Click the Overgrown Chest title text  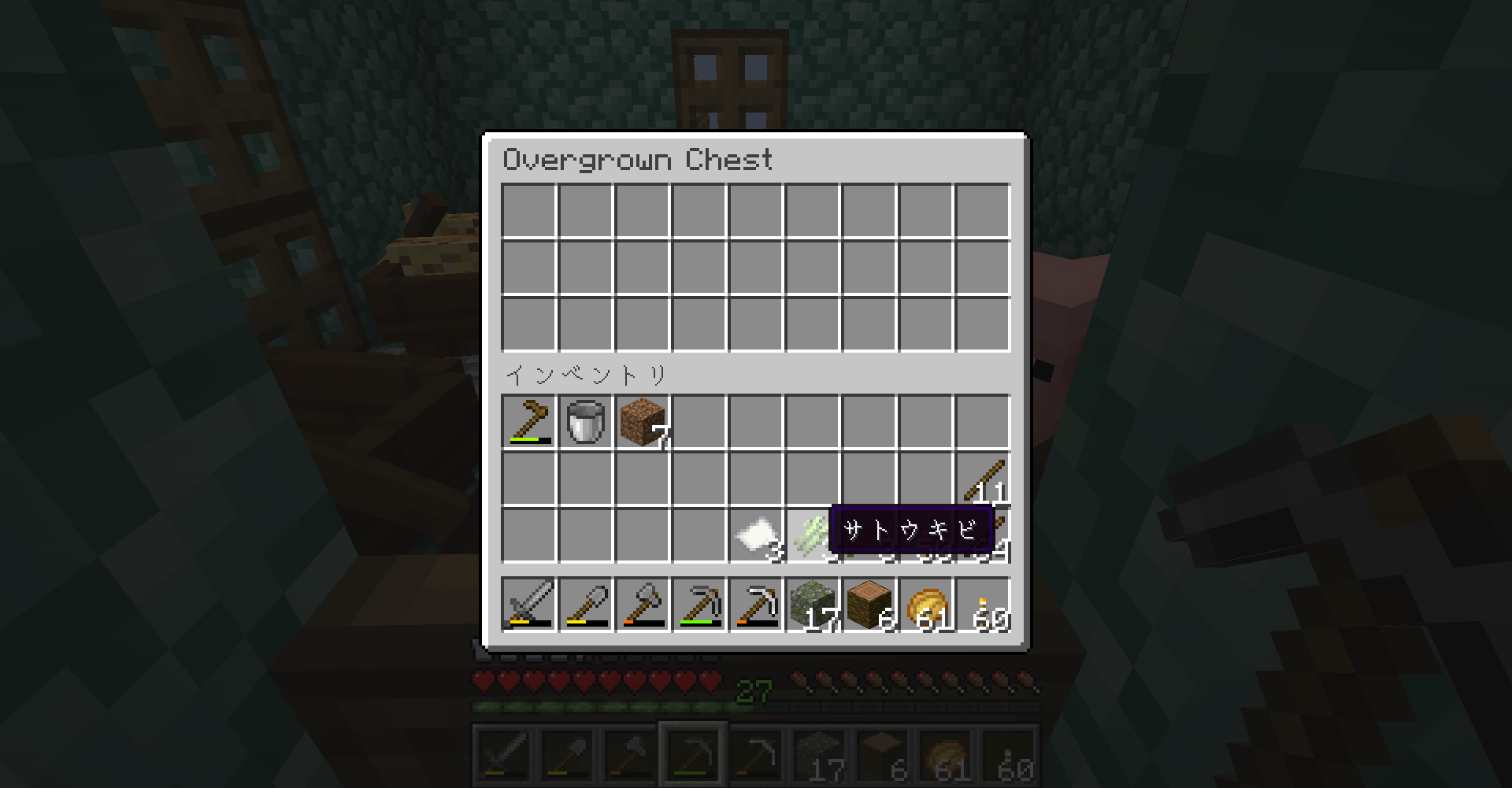[x=638, y=160]
